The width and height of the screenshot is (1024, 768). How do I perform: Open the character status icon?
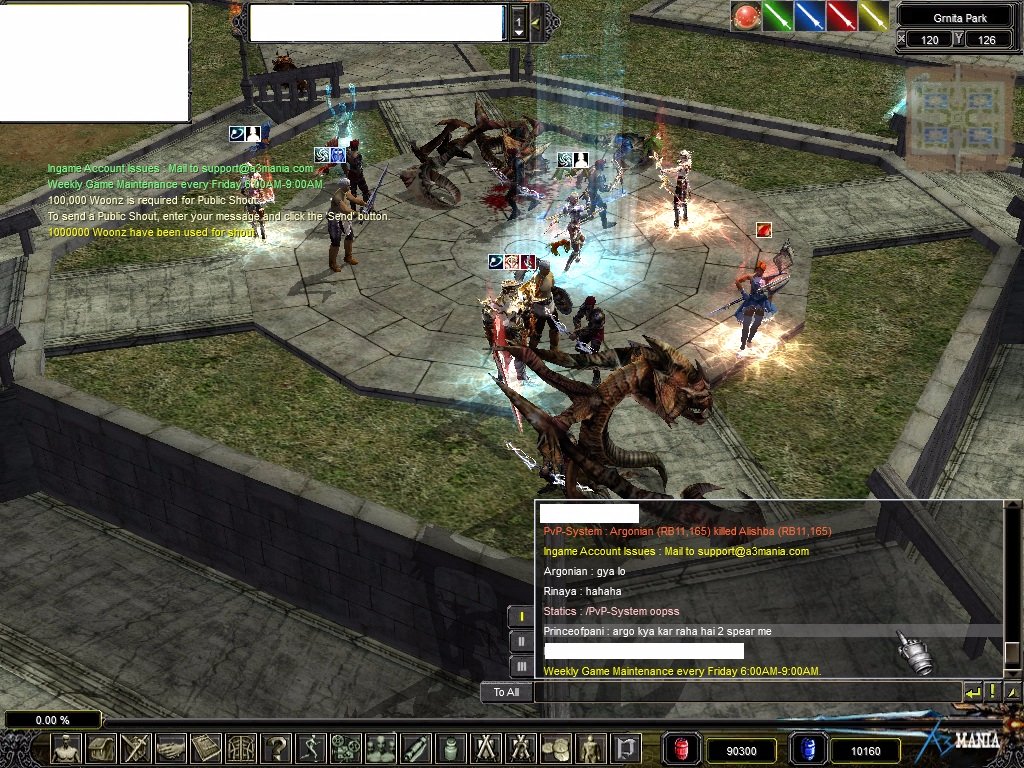[x=67, y=748]
